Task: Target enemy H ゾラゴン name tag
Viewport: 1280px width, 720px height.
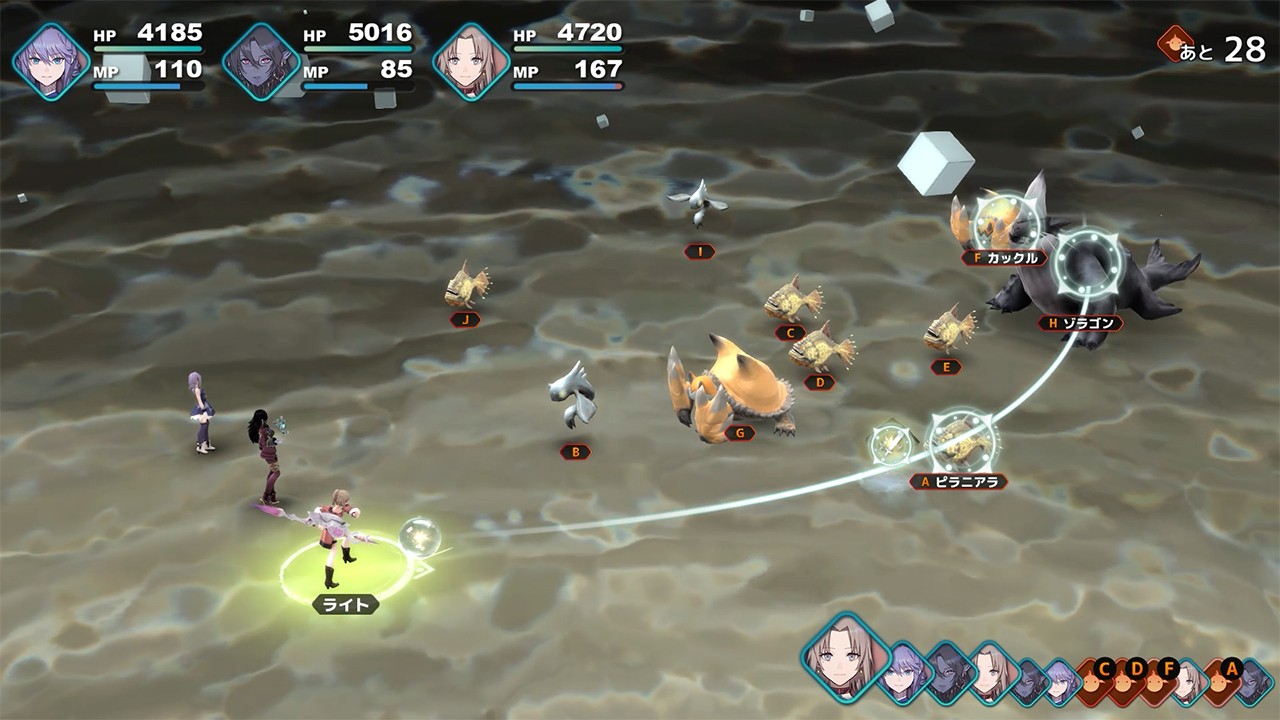Action: coord(1080,323)
